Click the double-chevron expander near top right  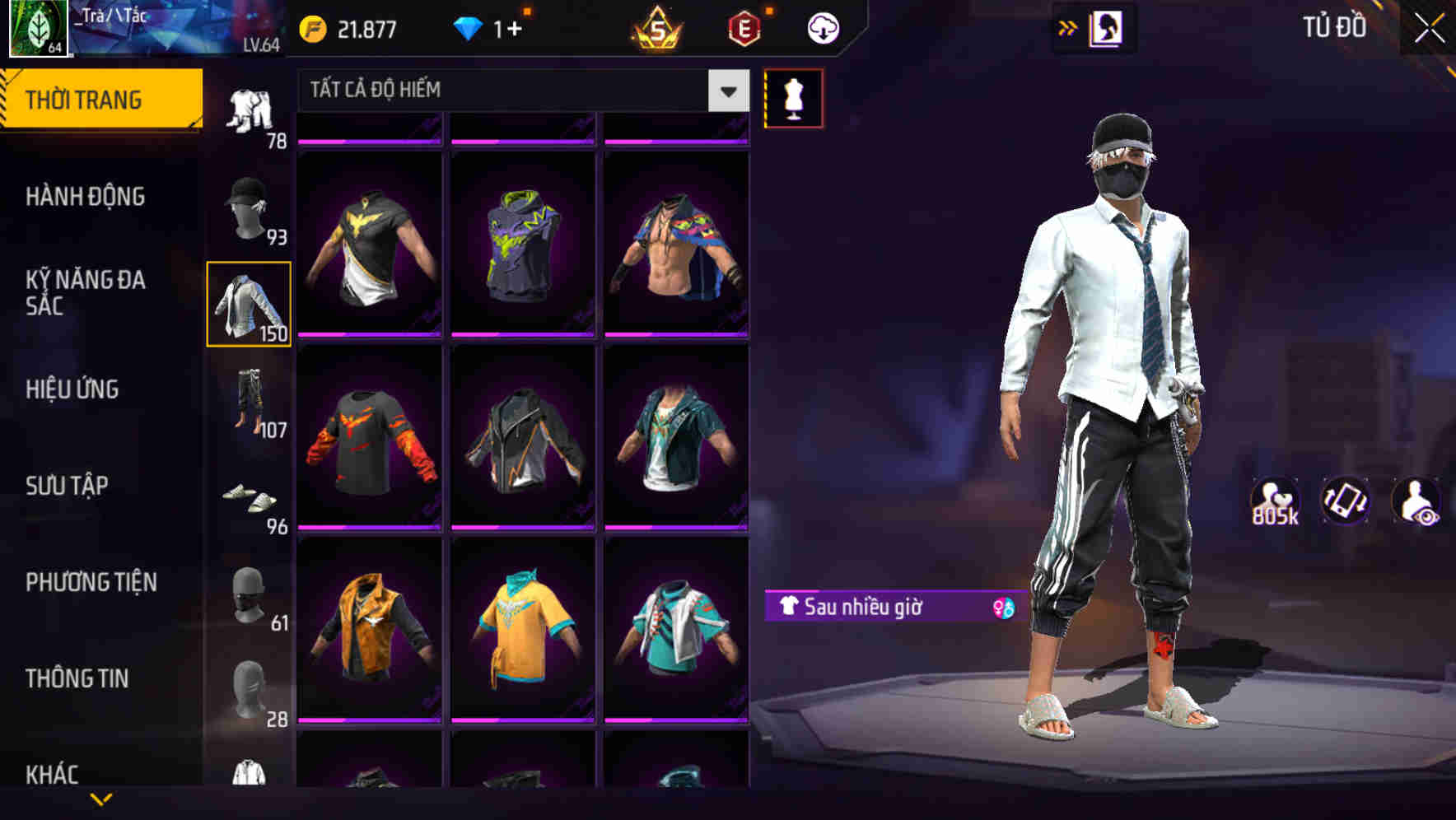coord(1066,27)
